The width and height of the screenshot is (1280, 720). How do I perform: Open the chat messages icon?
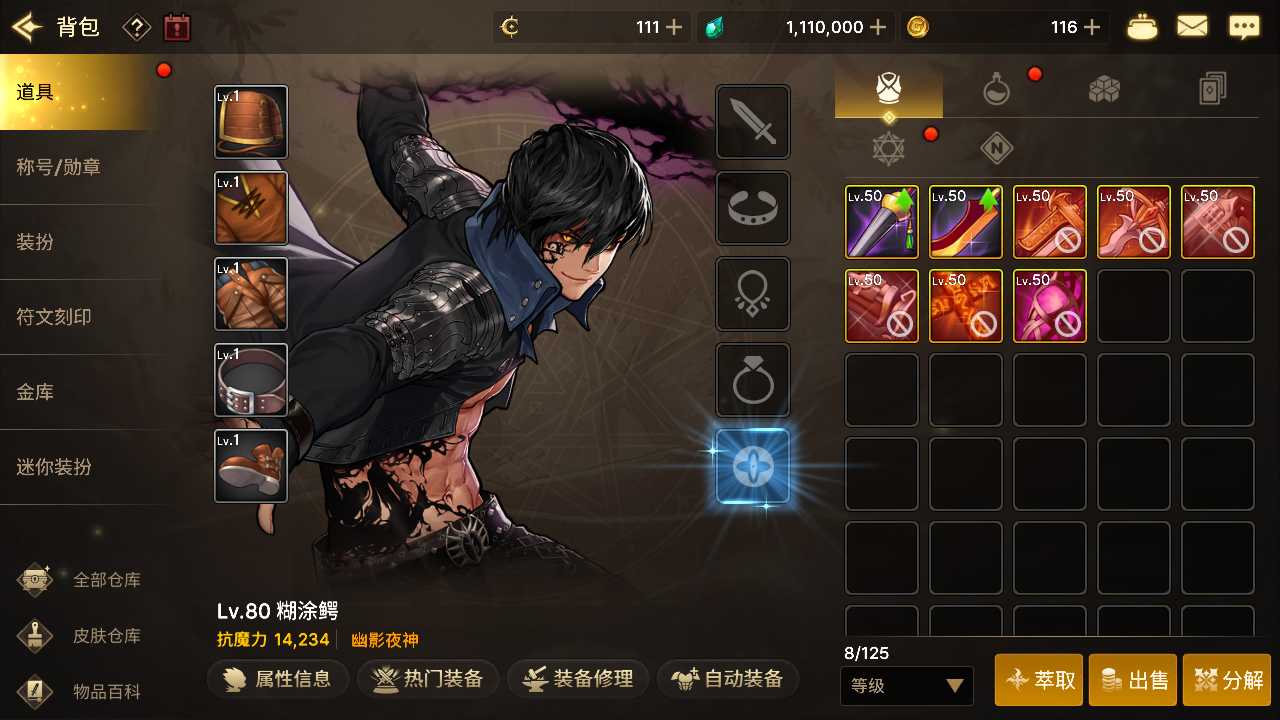pyautogui.click(x=1244, y=26)
